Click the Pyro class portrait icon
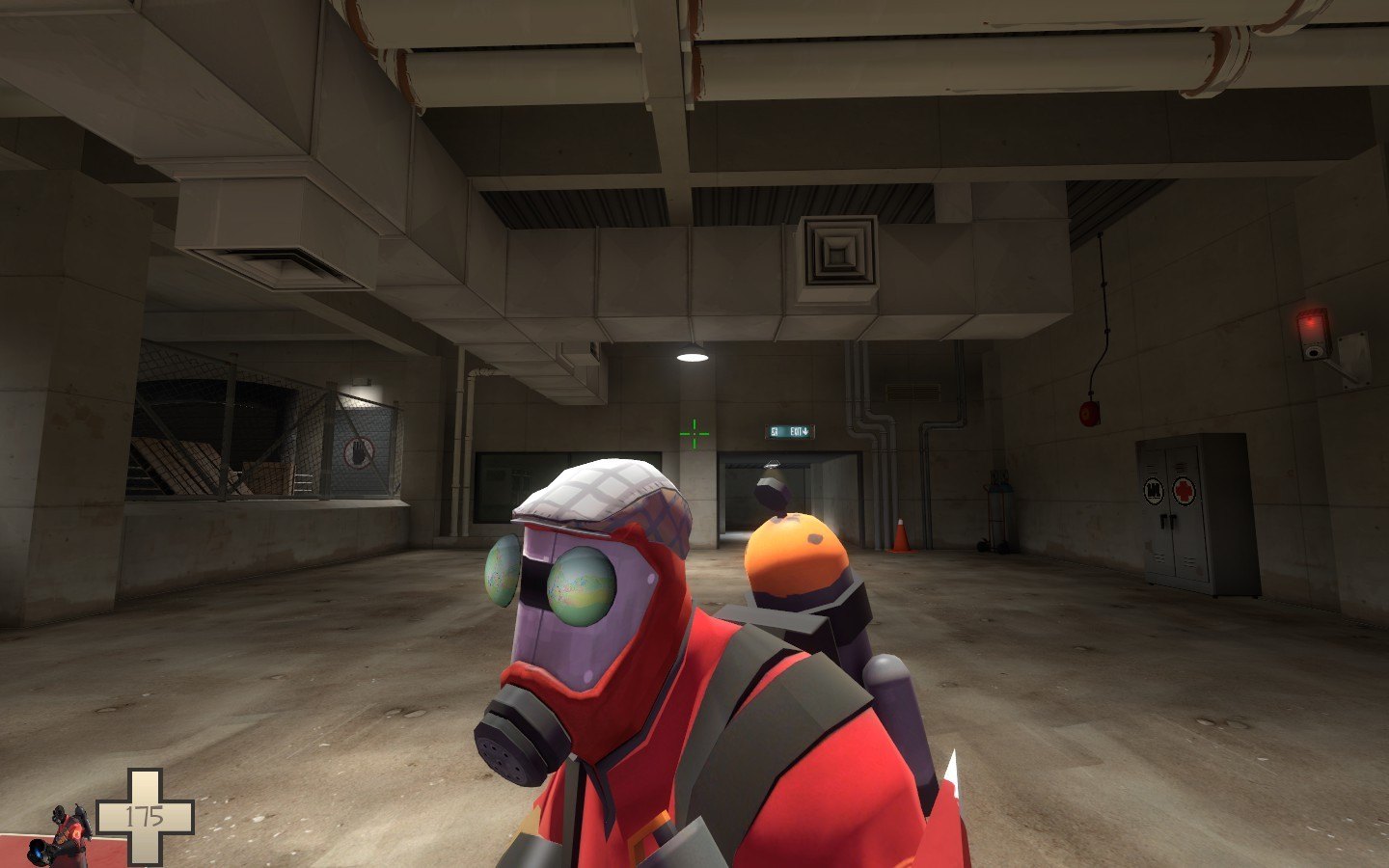This screenshot has width=1389, height=868. (66, 835)
